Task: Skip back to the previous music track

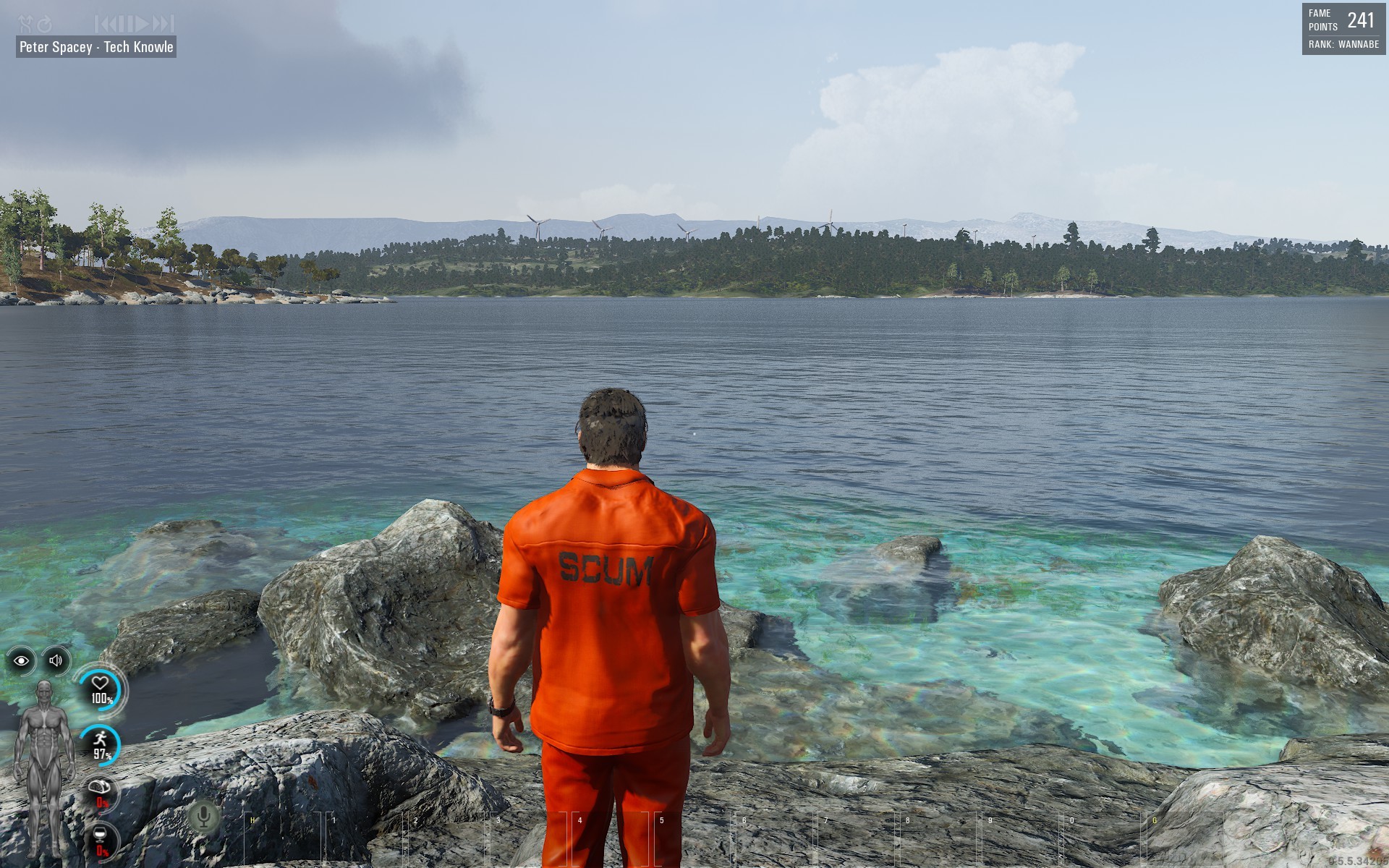Action: 104,24
